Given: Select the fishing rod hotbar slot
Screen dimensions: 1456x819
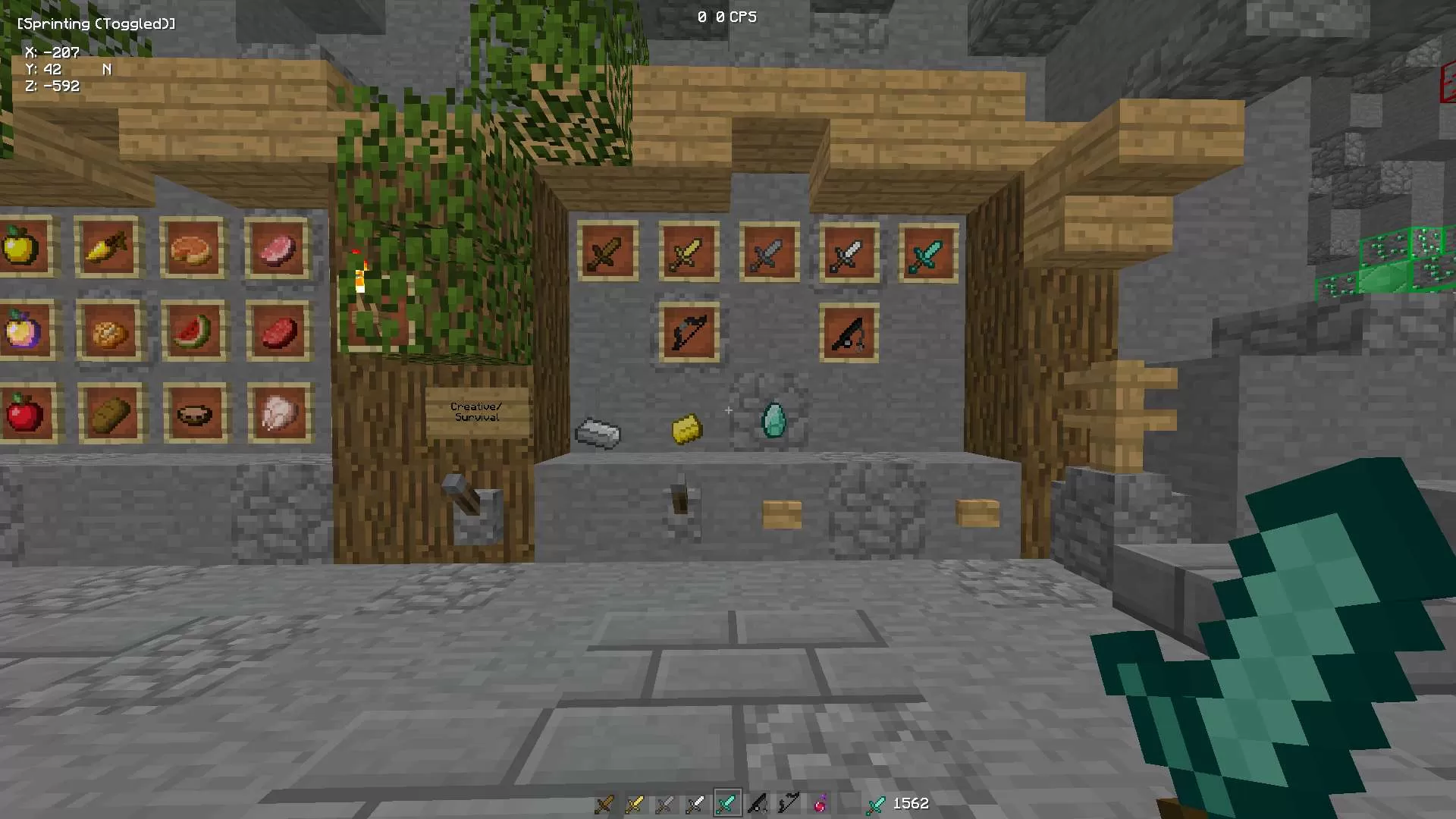Looking at the screenshot, I should coord(789,803).
